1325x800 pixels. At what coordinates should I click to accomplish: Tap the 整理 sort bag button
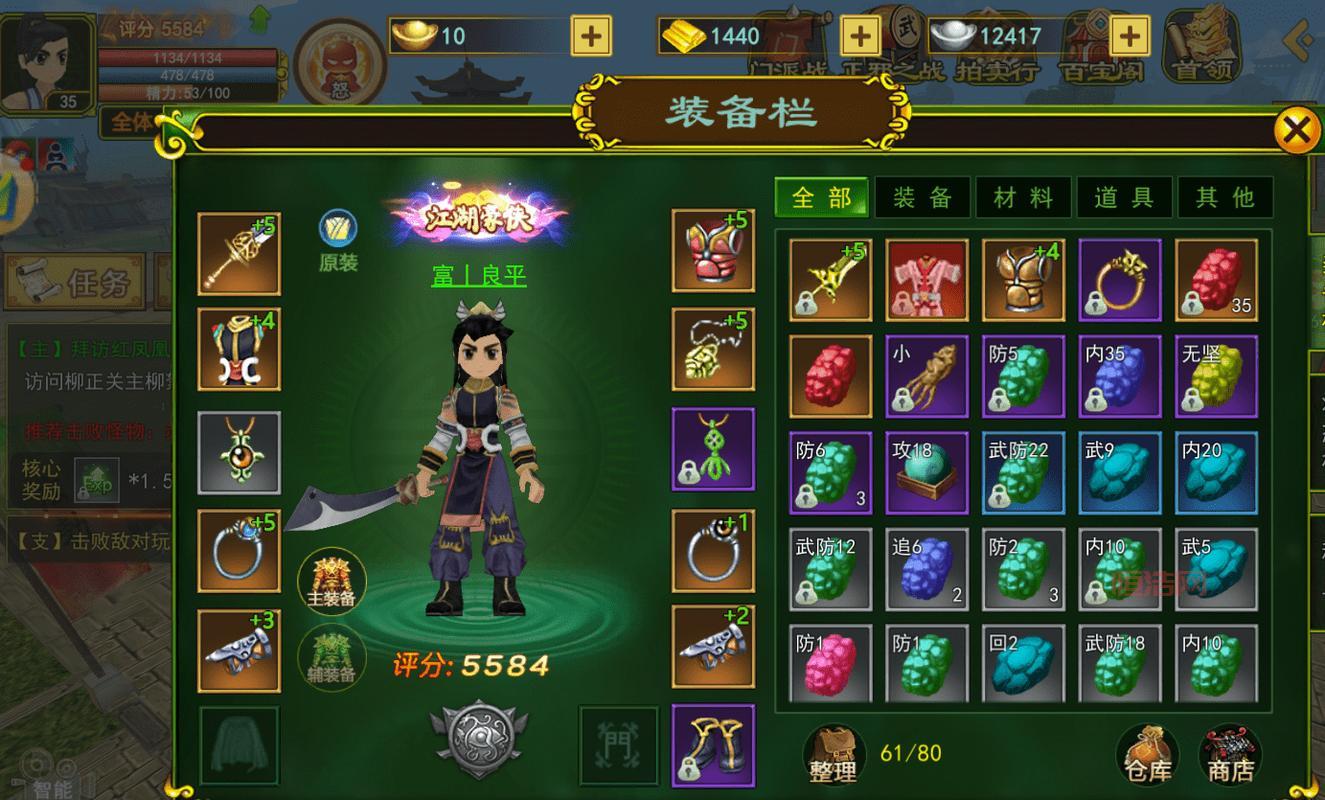coord(834,754)
